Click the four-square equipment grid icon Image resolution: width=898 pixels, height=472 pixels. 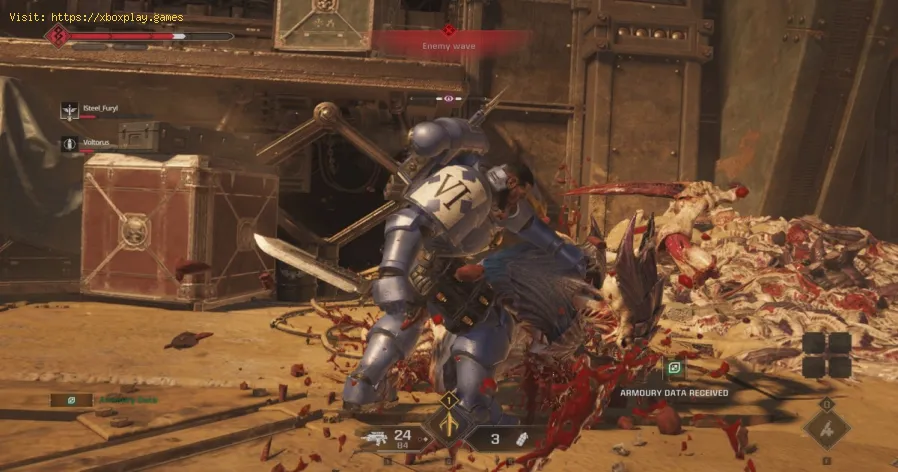click(x=826, y=355)
